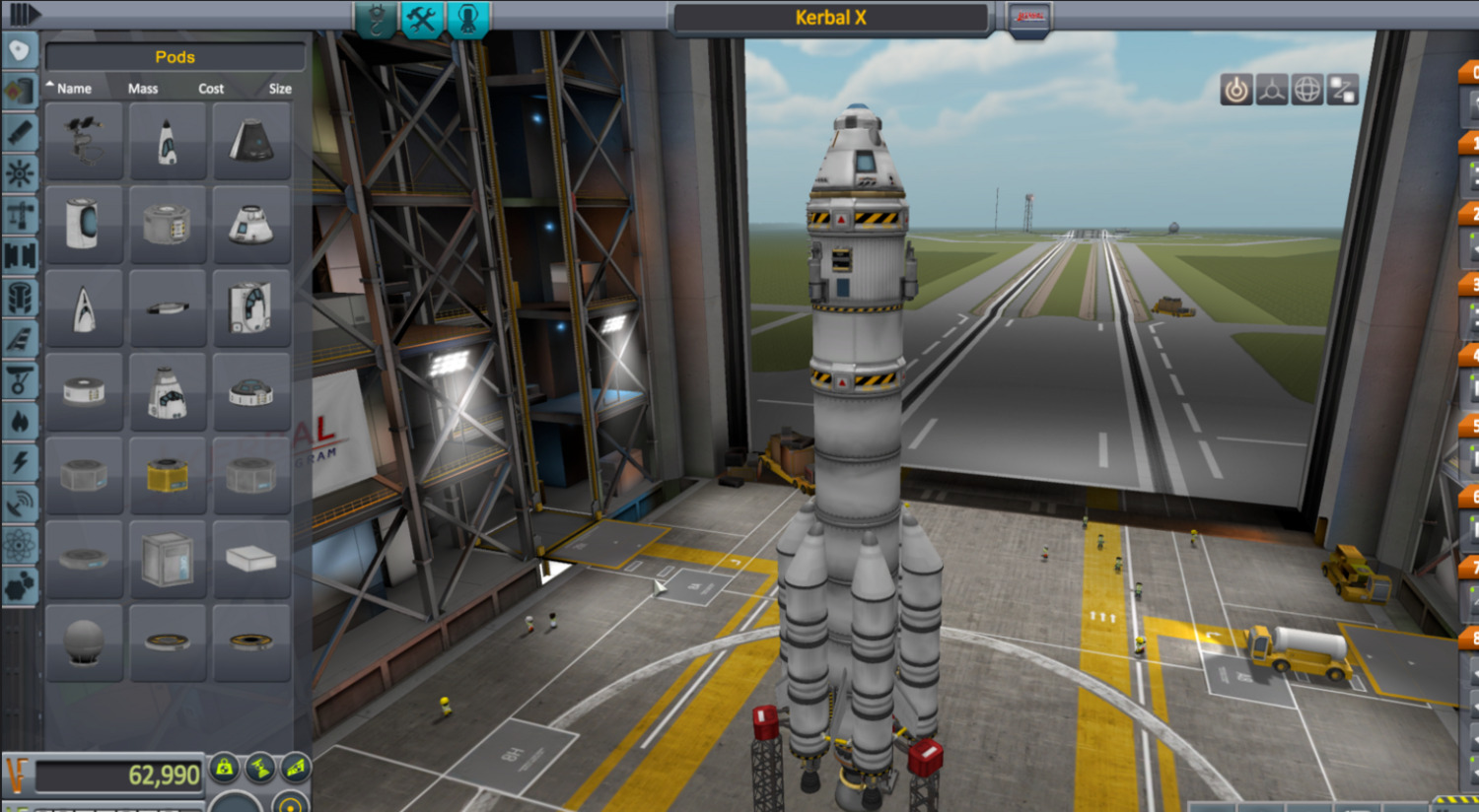The height and width of the screenshot is (812, 1479).
Task: Select the Pods category tab
Action: [x=20, y=50]
